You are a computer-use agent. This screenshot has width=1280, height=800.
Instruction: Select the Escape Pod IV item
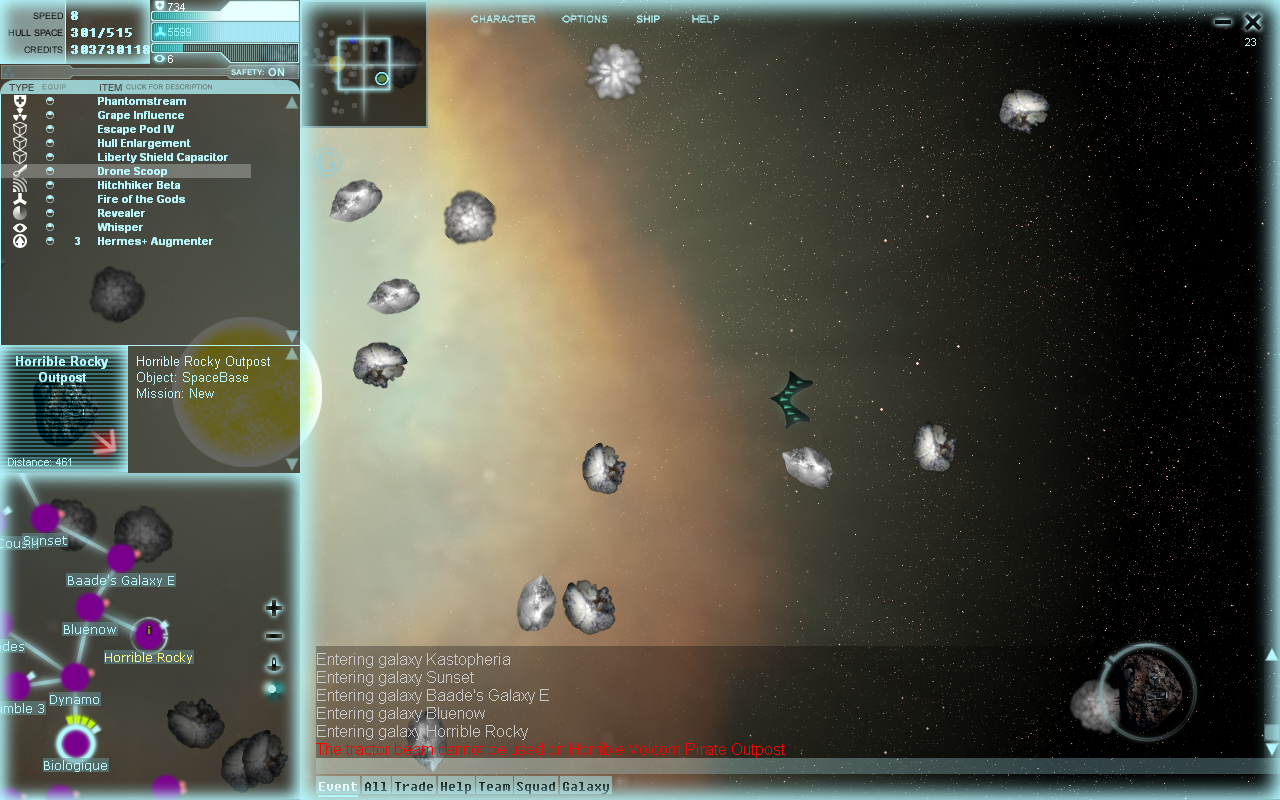pos(135,129)
